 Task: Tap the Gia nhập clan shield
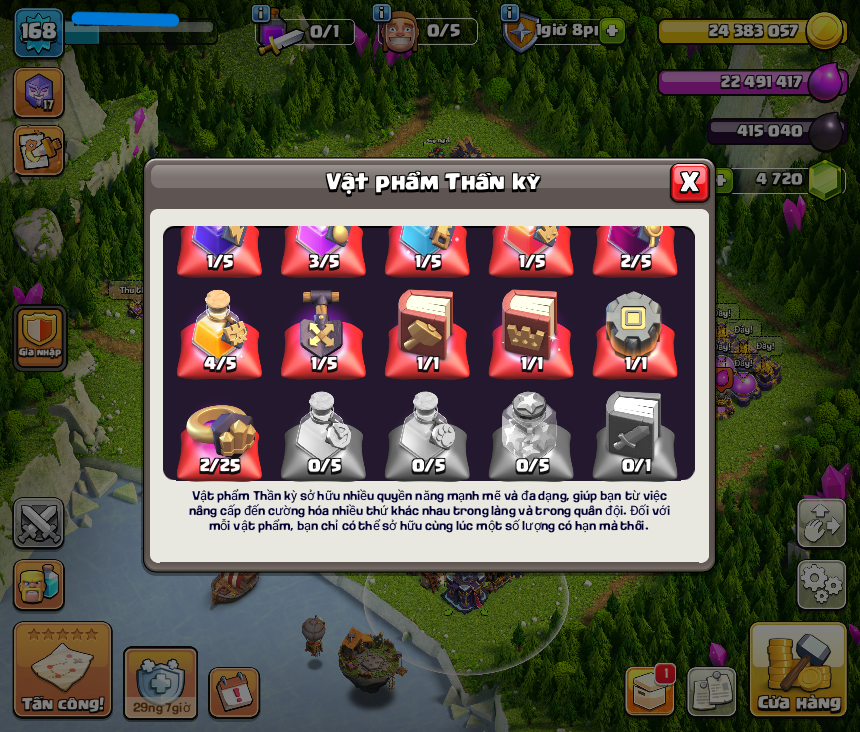coord(40,334)
